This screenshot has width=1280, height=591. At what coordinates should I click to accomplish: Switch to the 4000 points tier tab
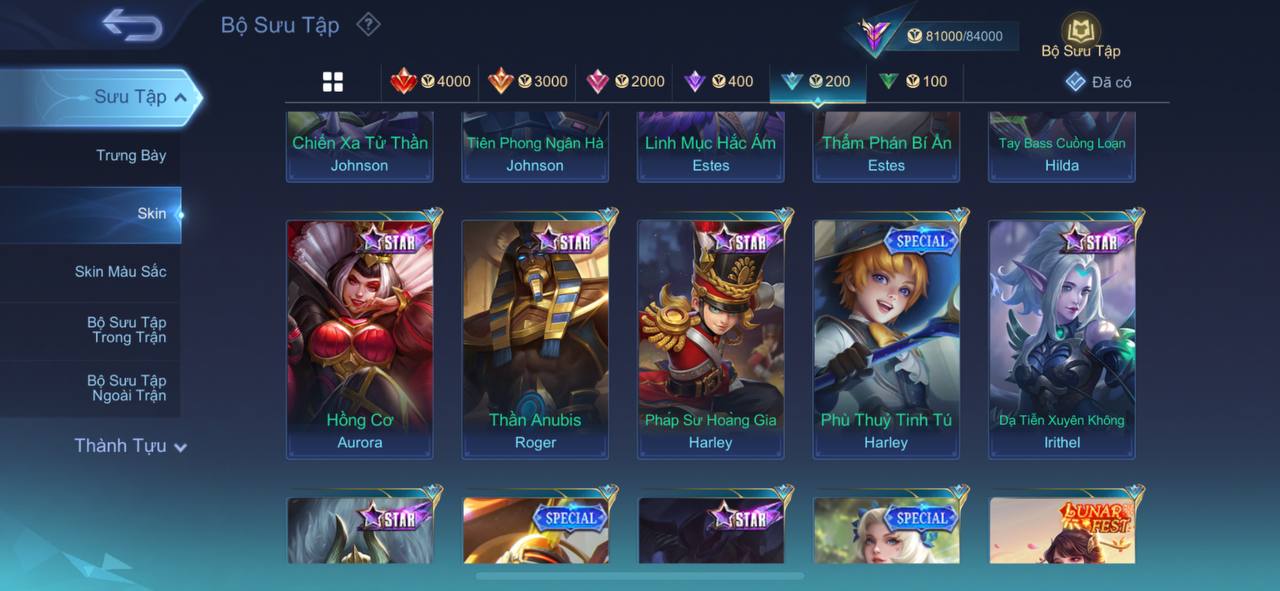[x=431, y=82]
